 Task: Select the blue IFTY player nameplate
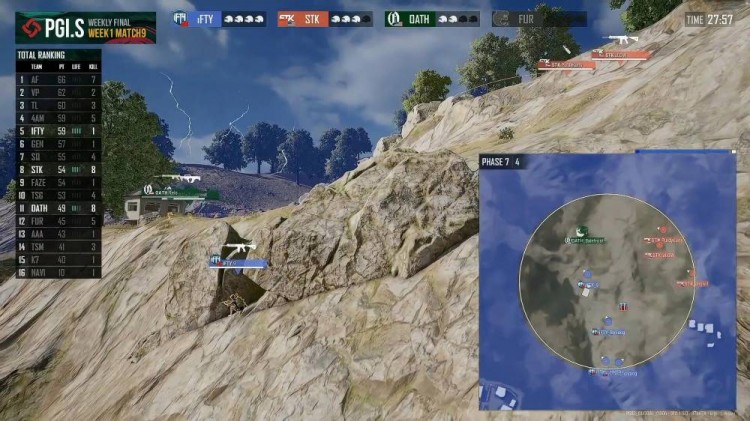click(239, 263)
